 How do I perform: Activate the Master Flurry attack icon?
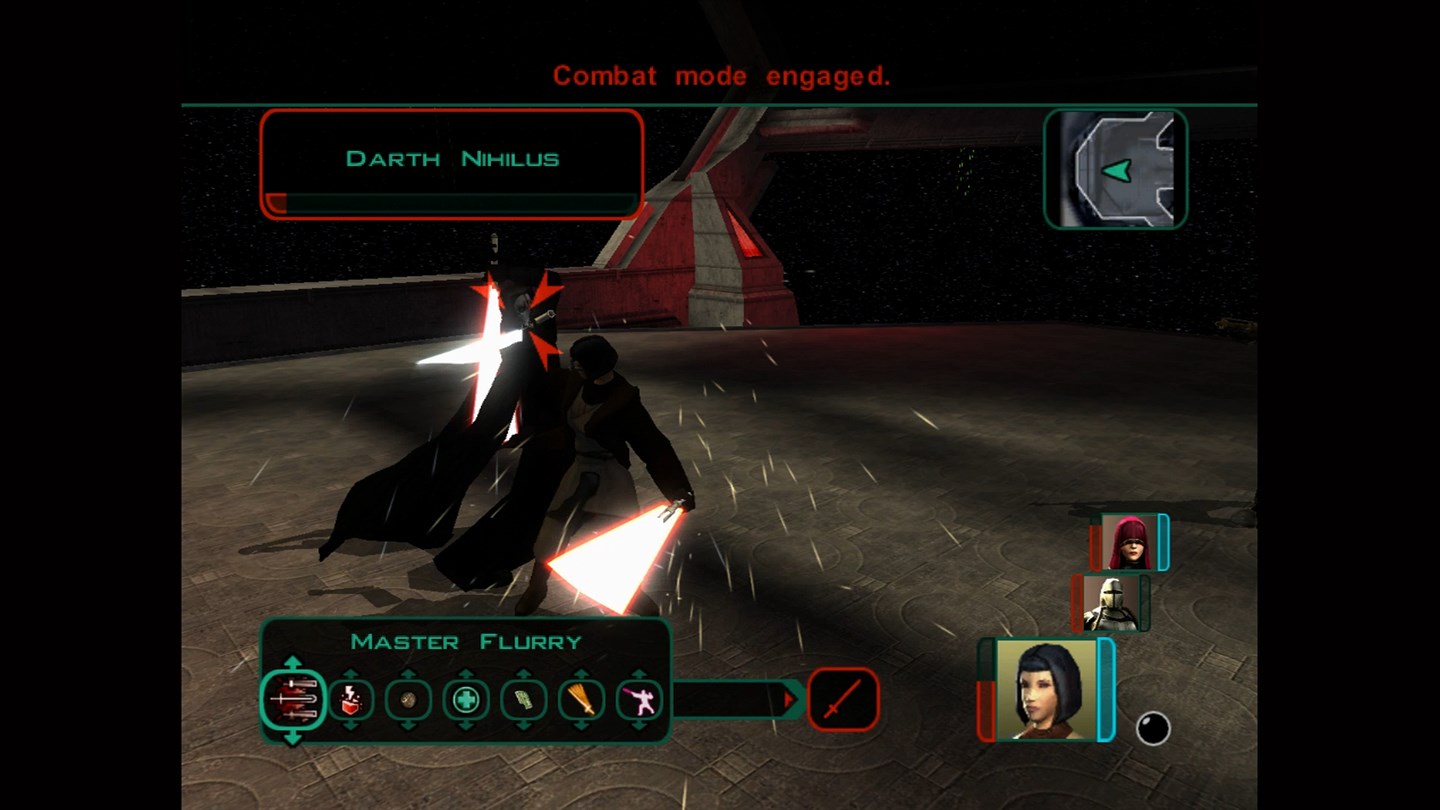pyautogui.click(x=293, y=699)
